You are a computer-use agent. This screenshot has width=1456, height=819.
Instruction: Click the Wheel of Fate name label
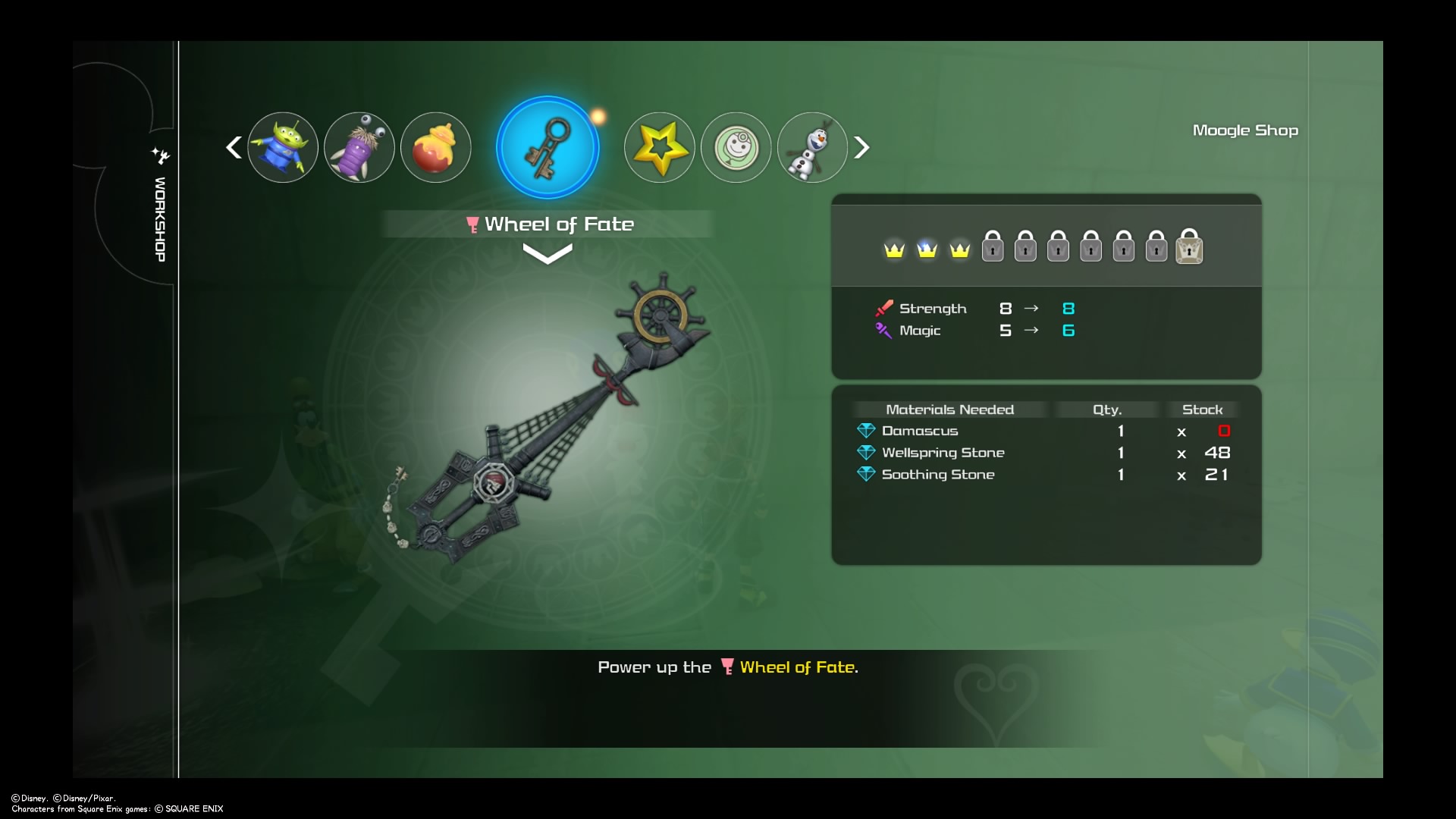[x=558, y=224]
